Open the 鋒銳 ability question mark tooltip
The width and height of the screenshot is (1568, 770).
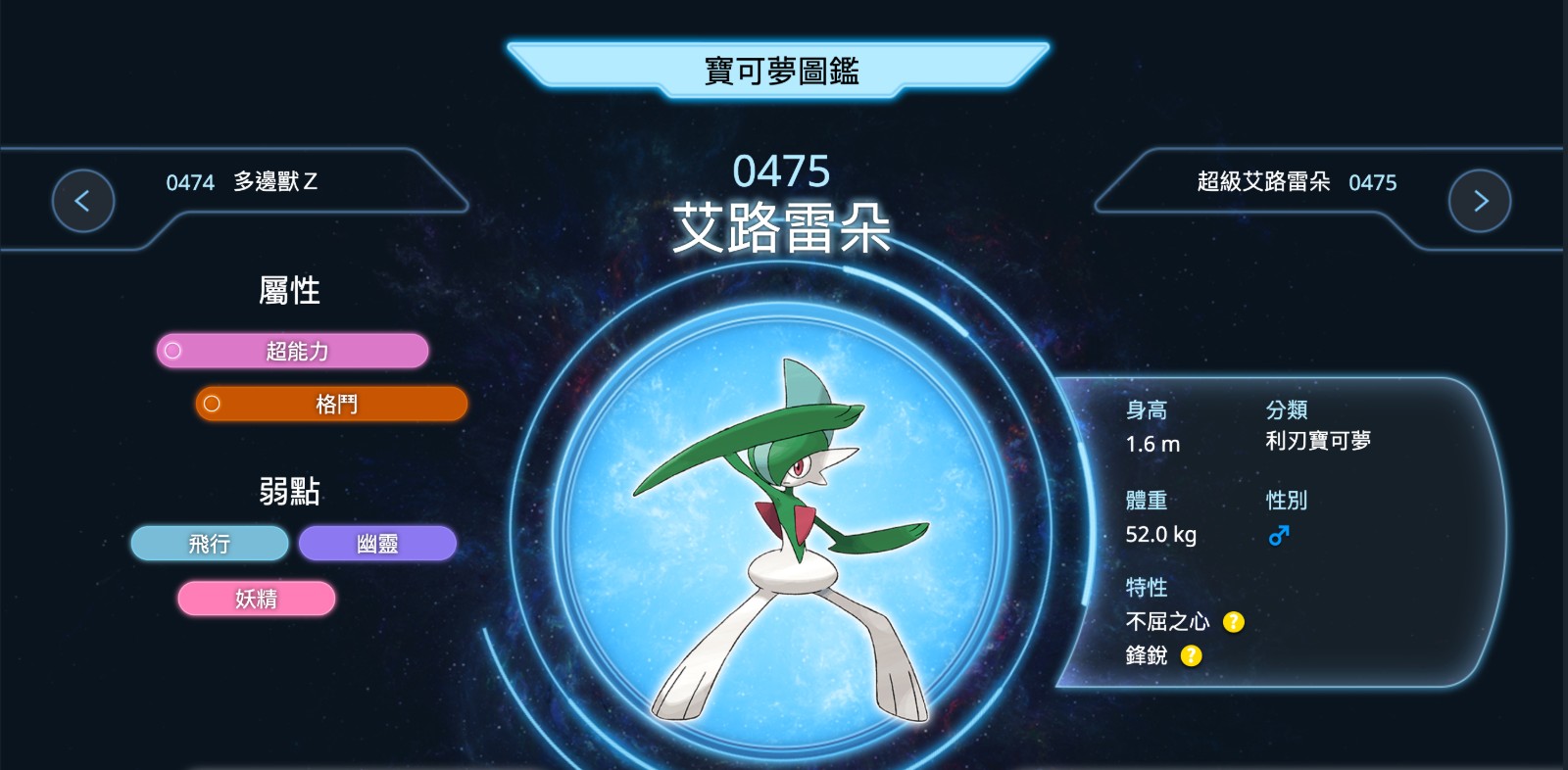click(x=1191, y=656)
